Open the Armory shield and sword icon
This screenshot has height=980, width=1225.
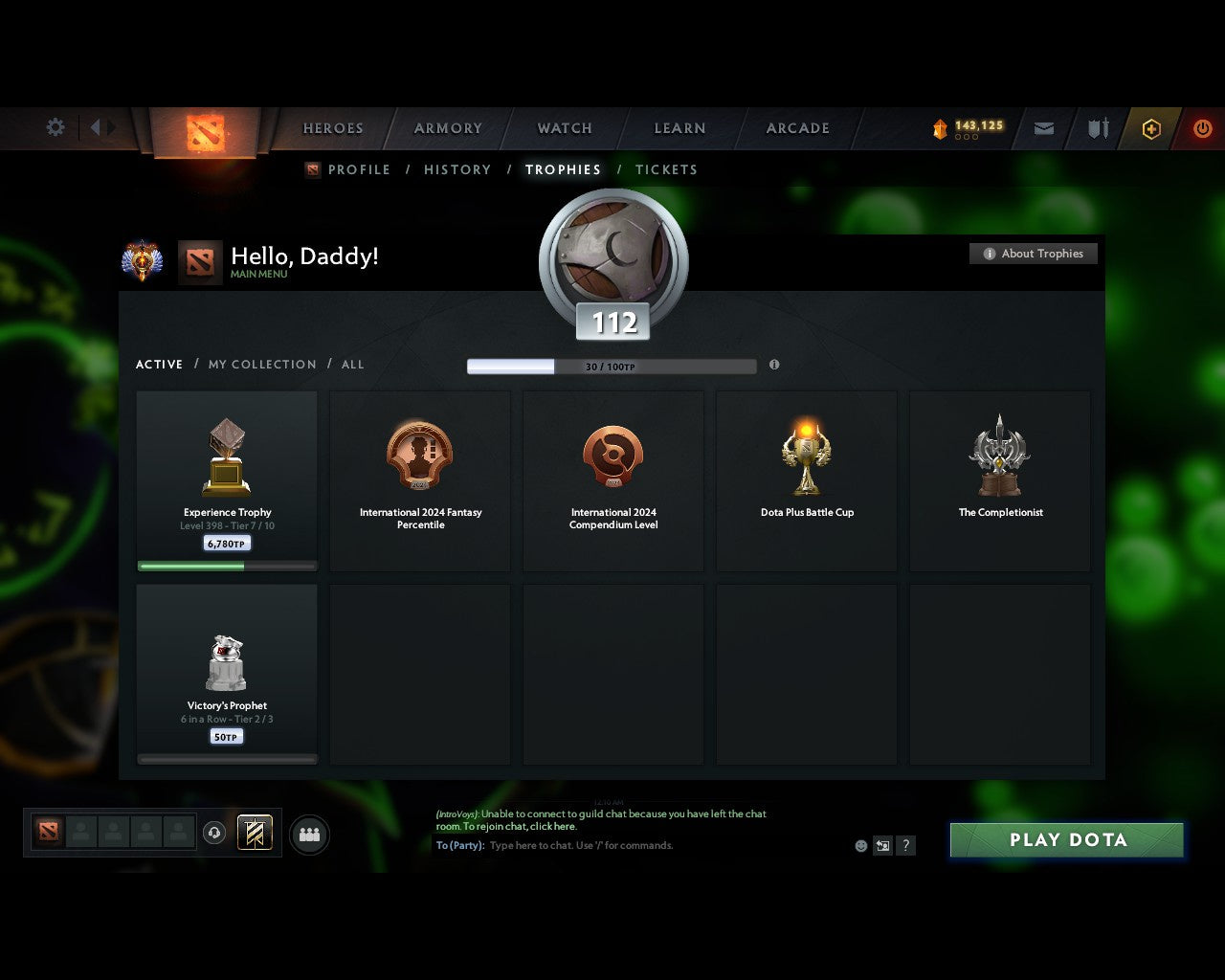tap(1097, 128)
